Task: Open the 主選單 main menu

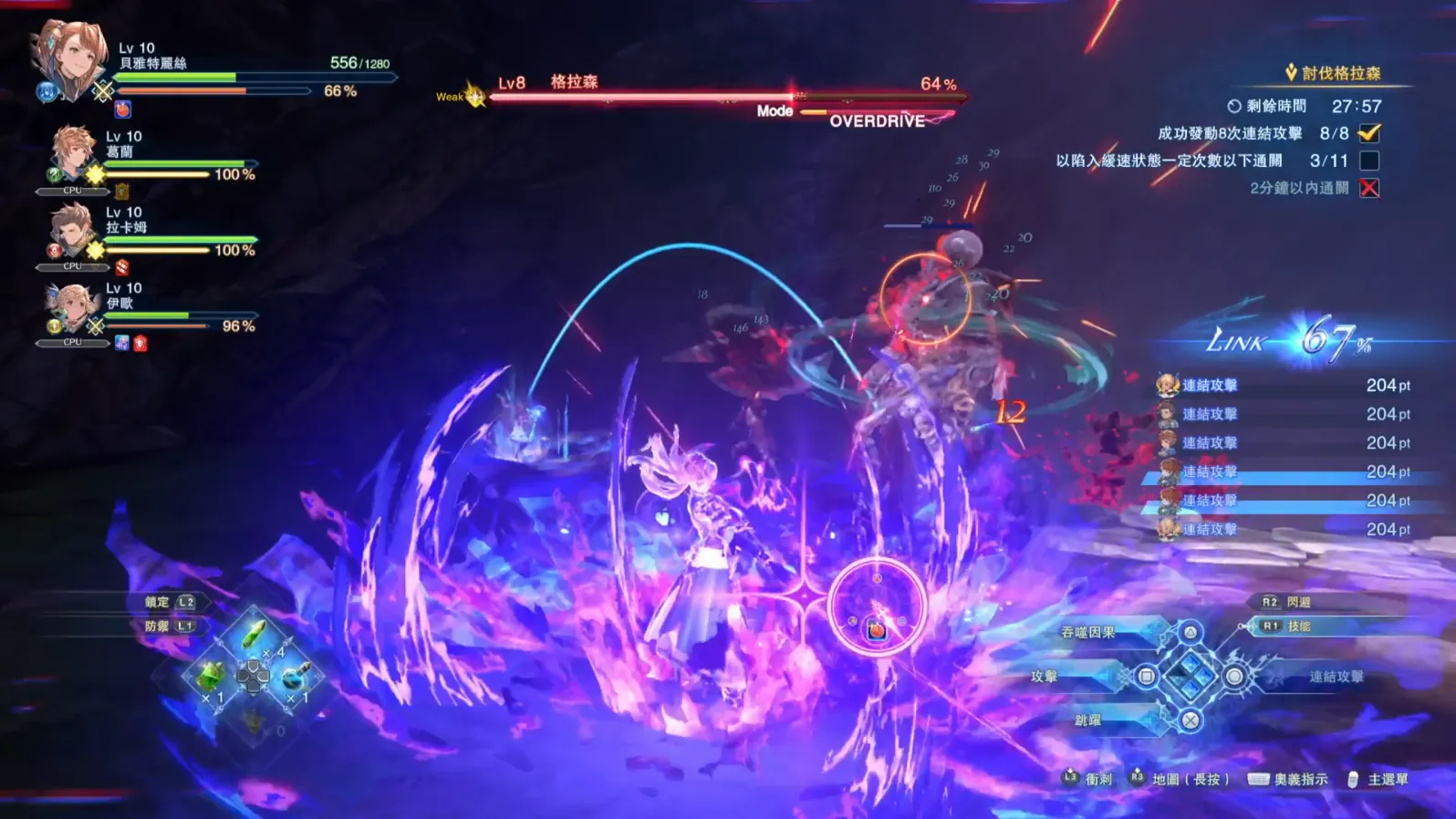Action: (1387, 779)
